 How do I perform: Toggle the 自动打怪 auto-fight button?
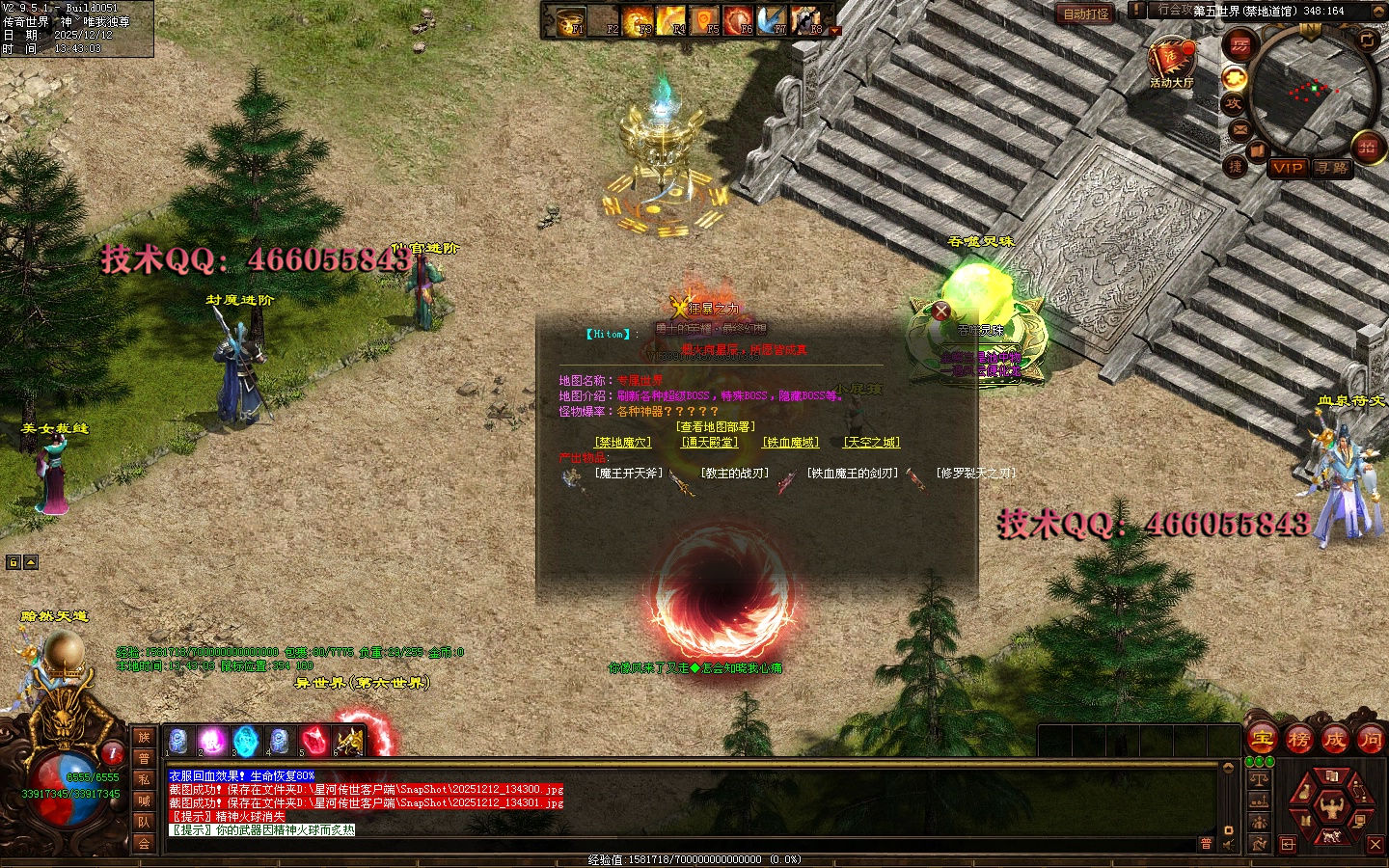1086,14
